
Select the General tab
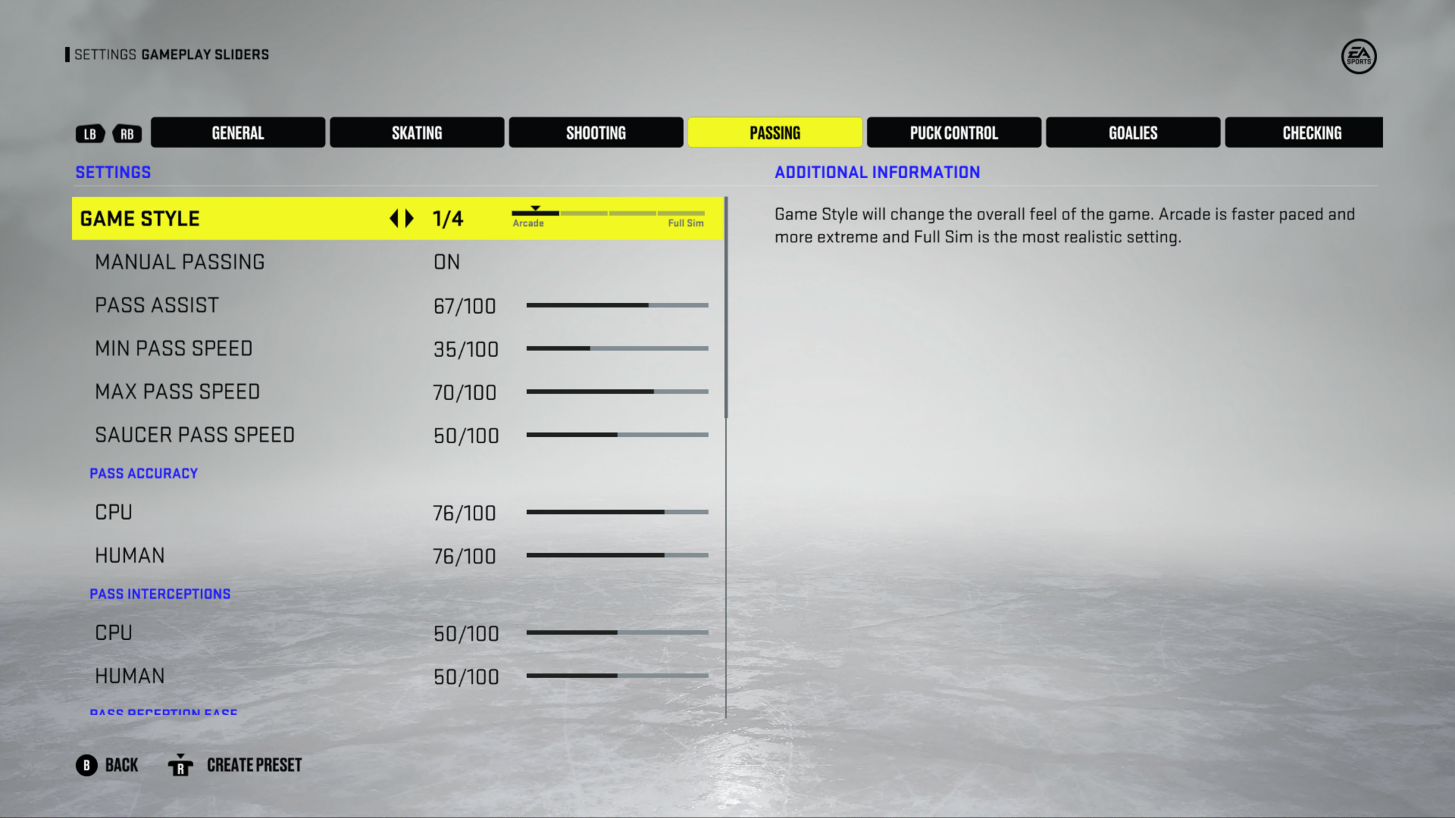(x=237, y=132)
